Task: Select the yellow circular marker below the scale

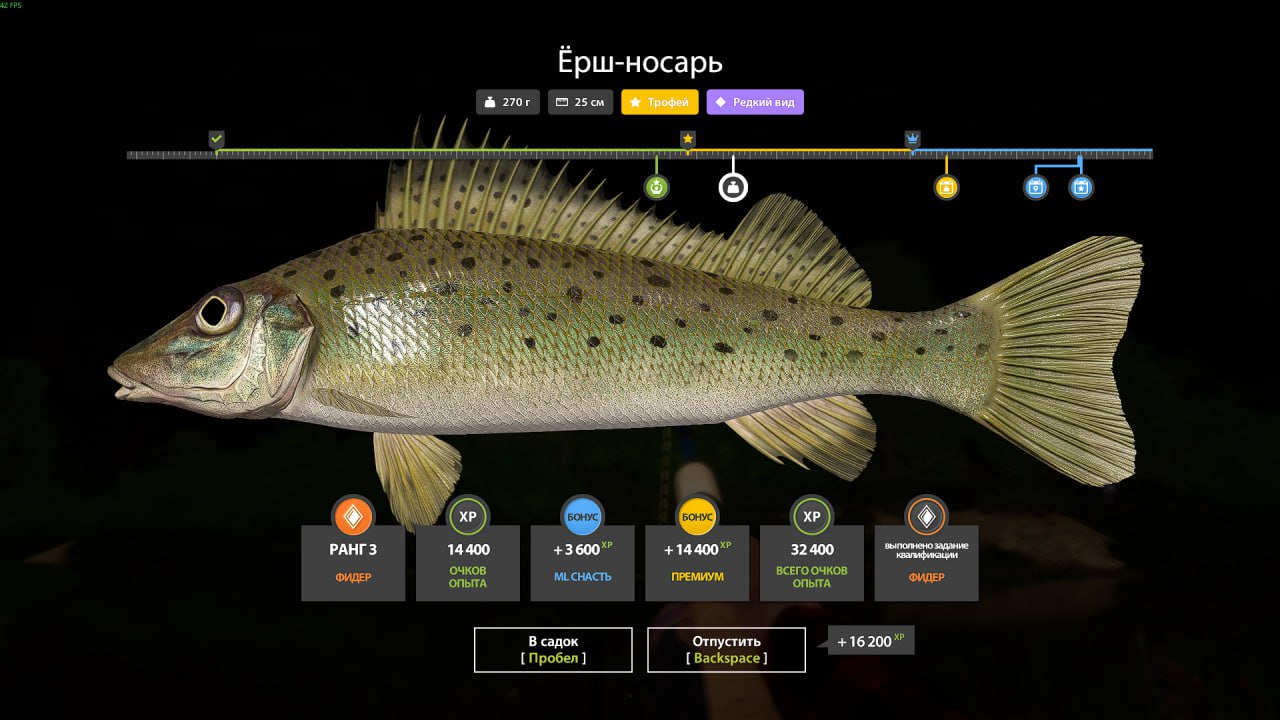Action: click(x=946, y=187)
